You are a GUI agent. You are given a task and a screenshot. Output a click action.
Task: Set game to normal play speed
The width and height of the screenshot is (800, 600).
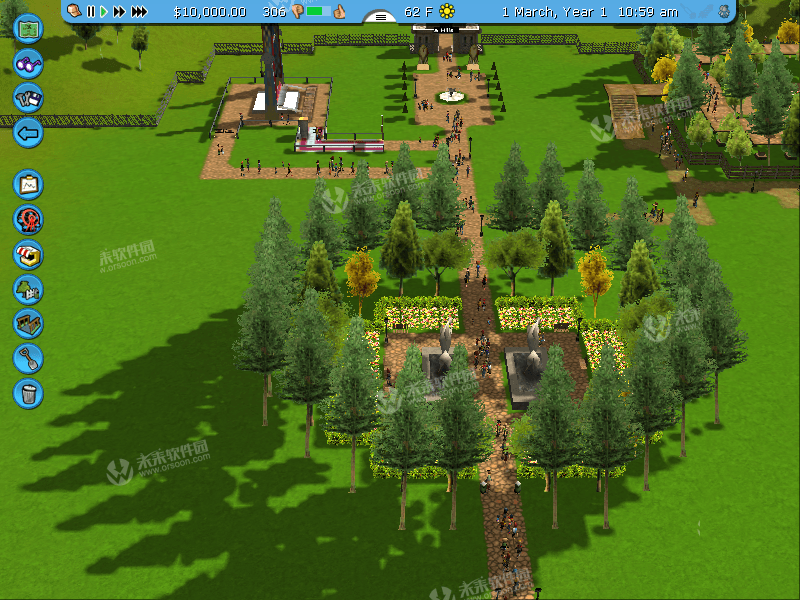(103, 12)
